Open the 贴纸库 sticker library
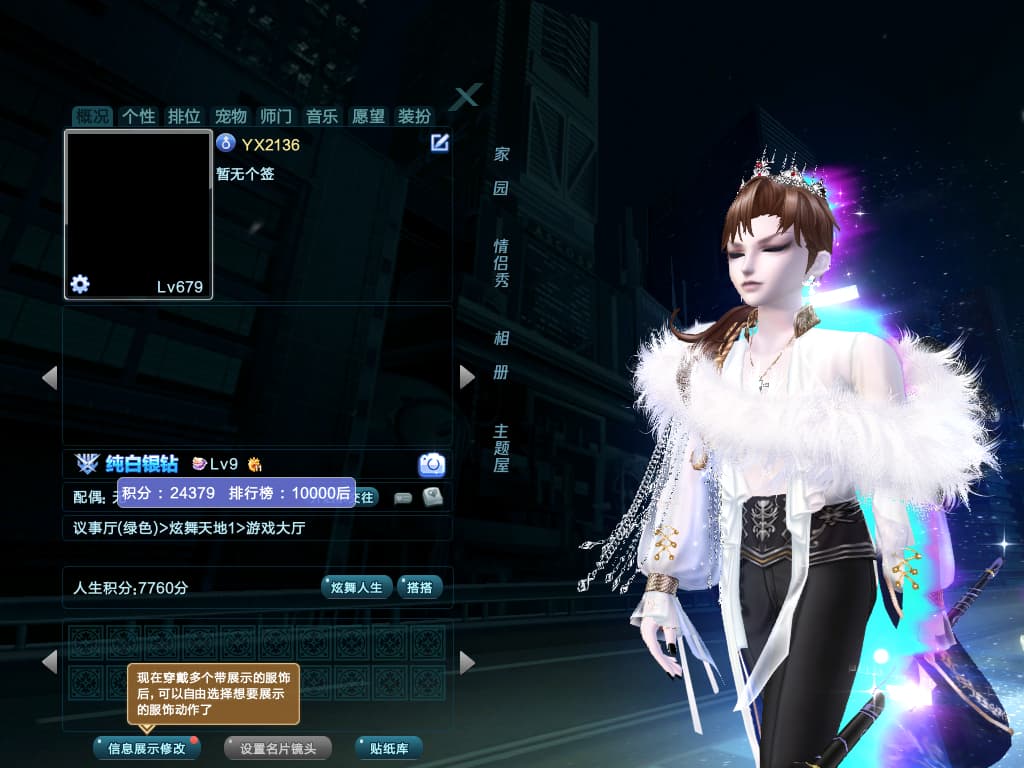 [388, 748]
